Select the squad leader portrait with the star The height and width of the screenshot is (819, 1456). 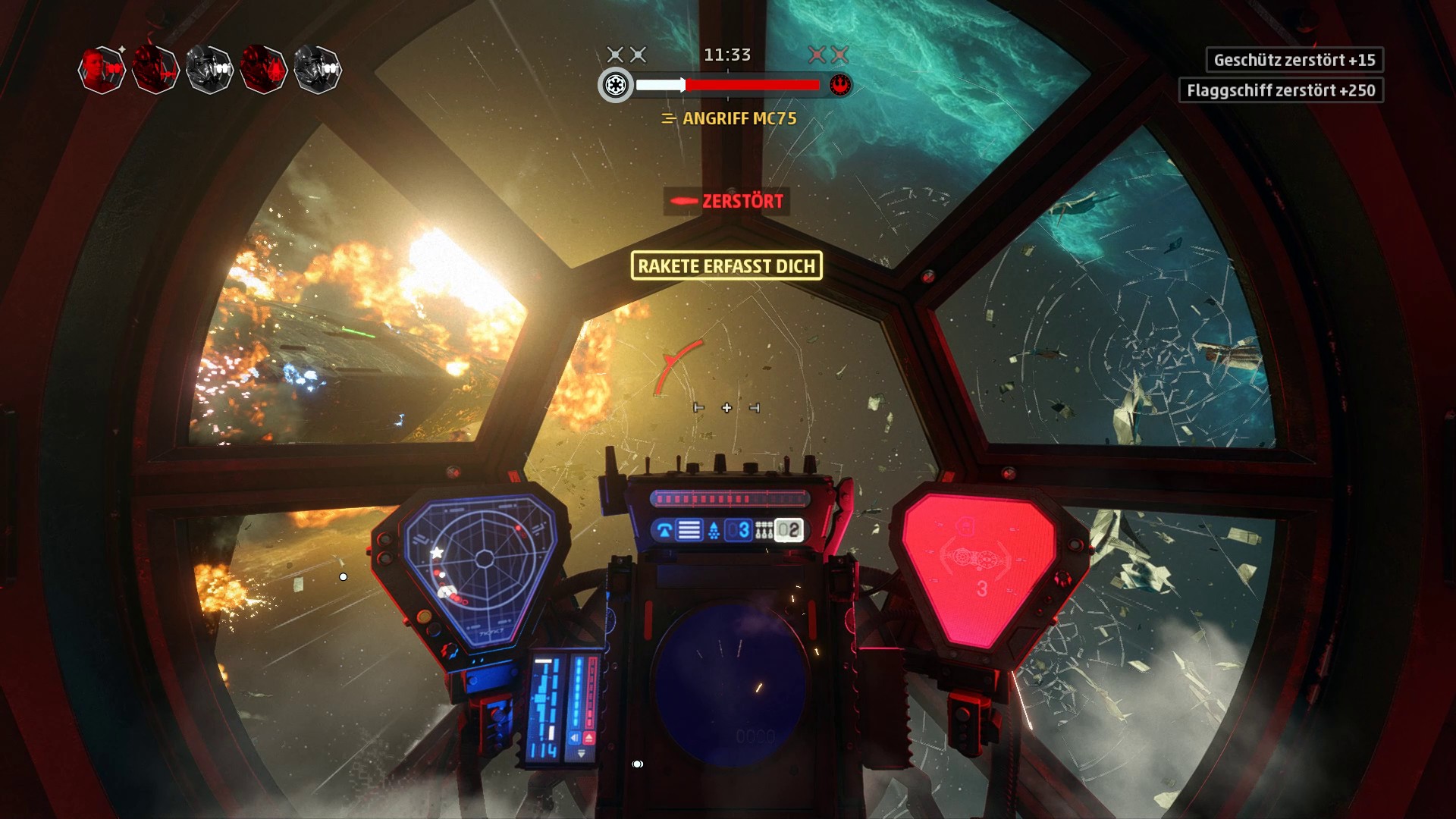(x=102, y=70)
